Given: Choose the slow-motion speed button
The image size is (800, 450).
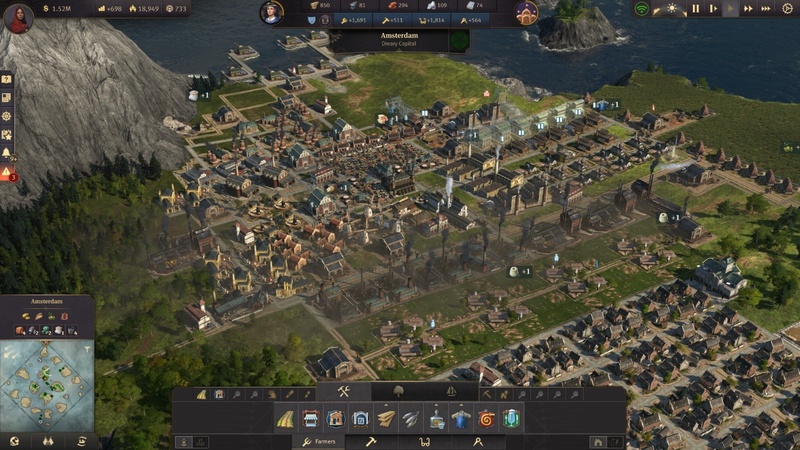Looking at the screenshot, I should [713, 9].
